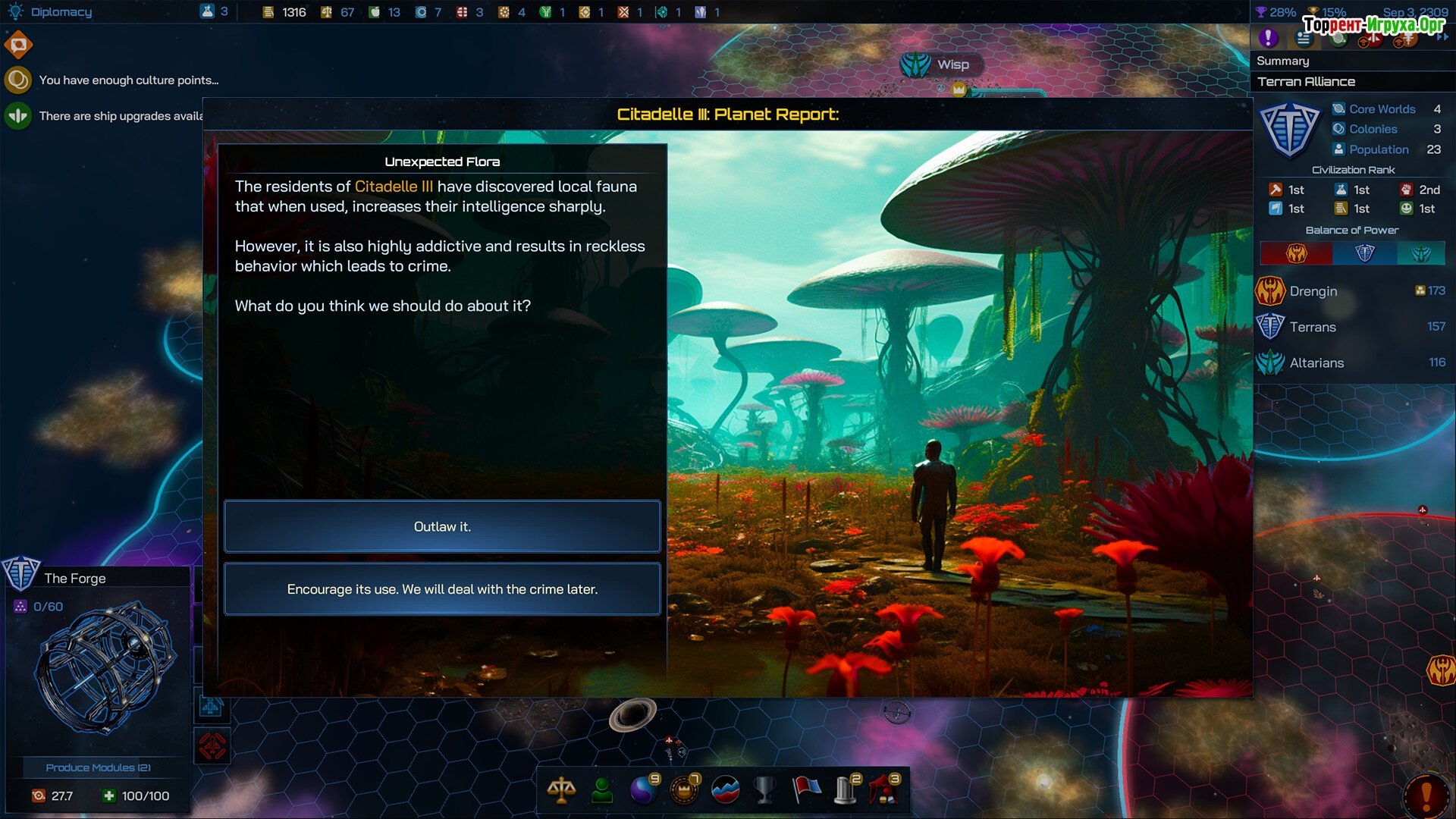Select the Drengin civilization row
Screen dimensions: 1456x819
(1351, 290)
